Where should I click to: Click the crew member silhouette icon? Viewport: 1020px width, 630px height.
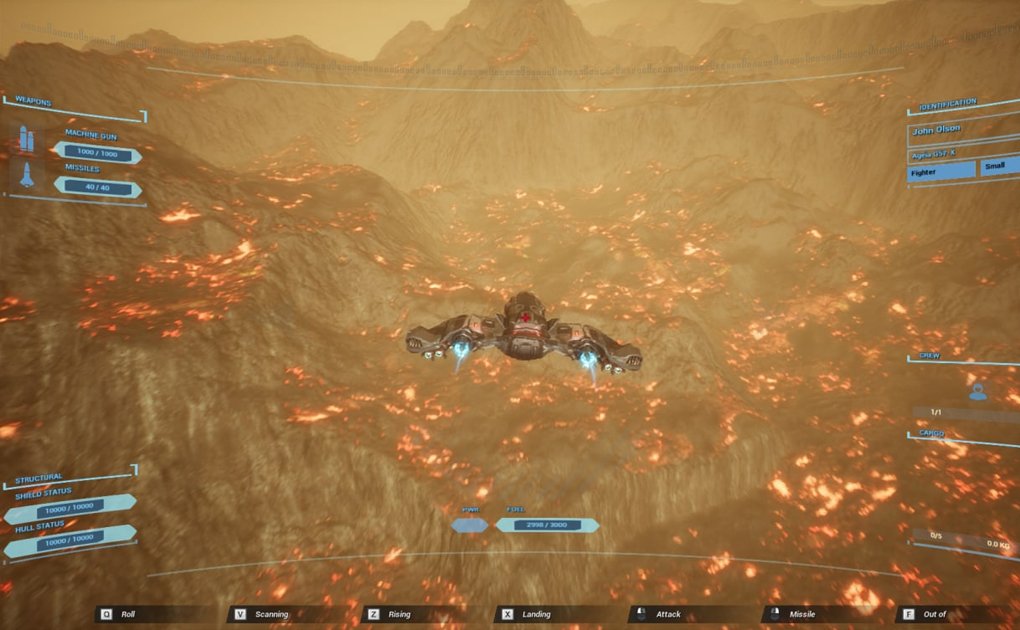(x=977, y=390)
